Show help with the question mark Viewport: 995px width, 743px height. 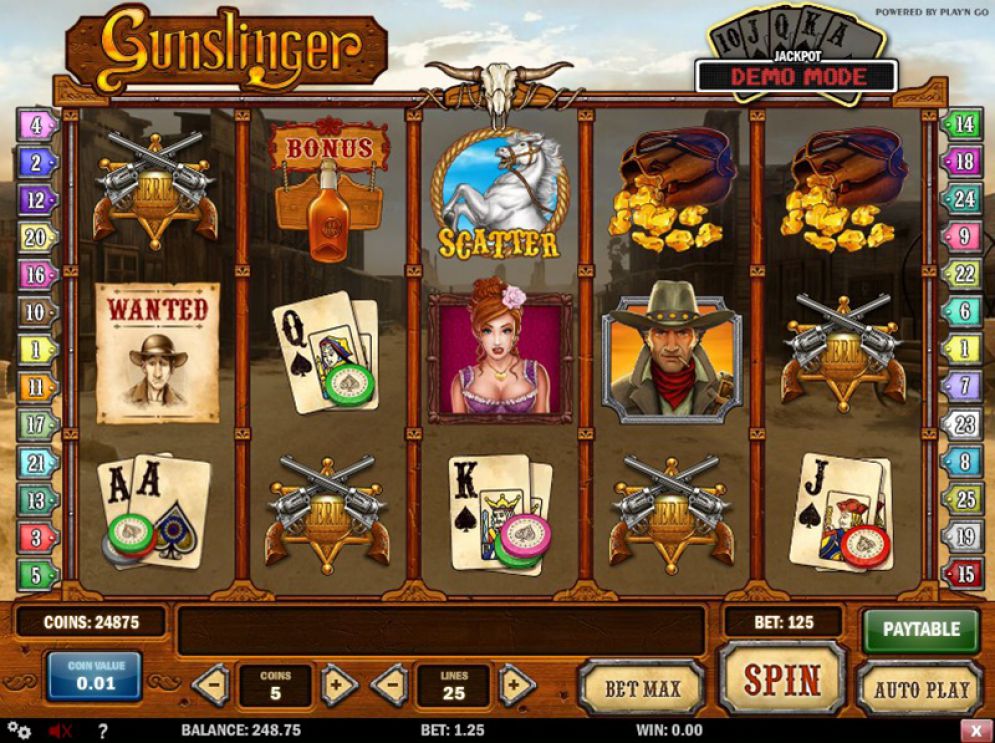click(x=101, y=731)
